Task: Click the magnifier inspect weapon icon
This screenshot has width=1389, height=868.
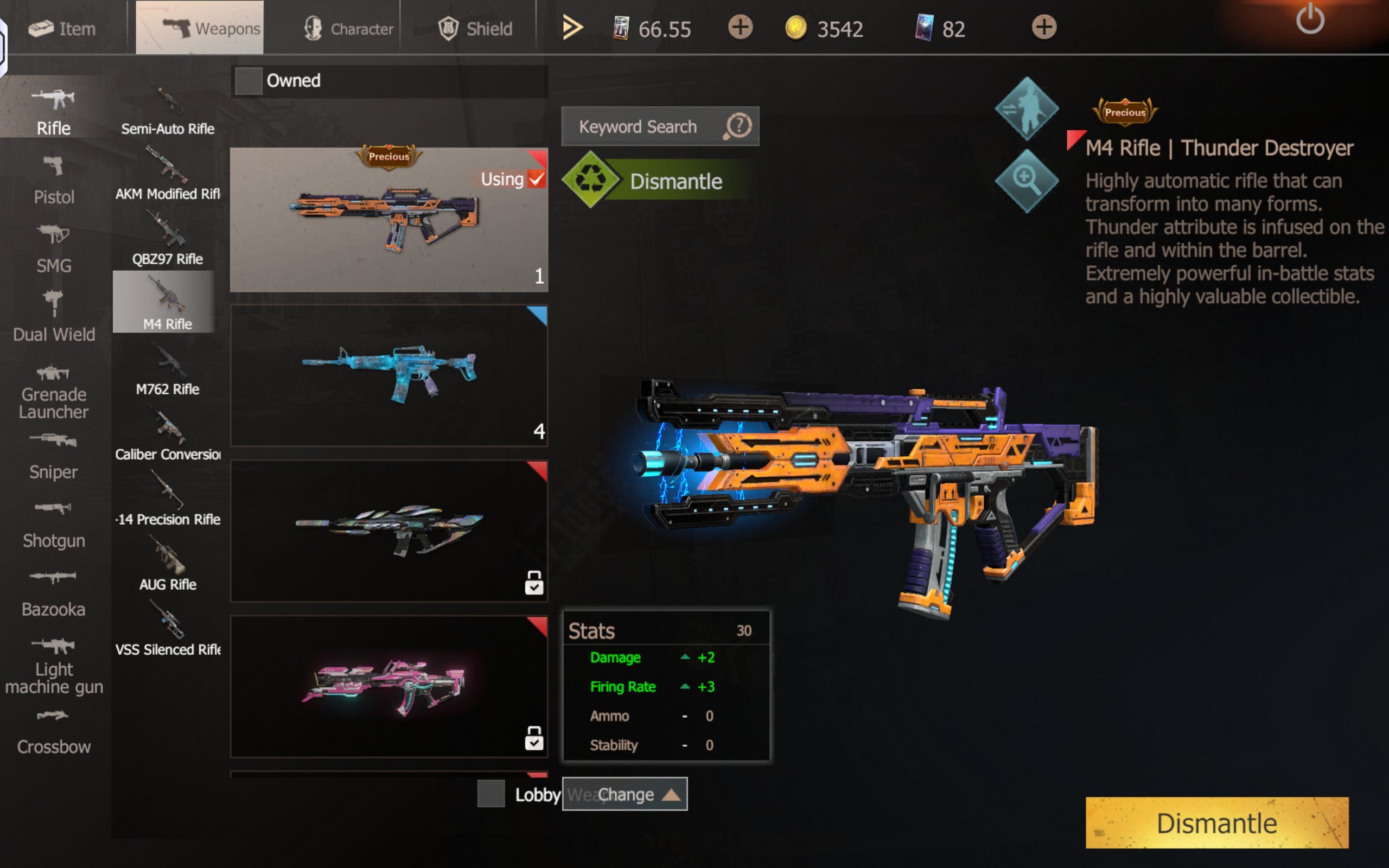Action: tap(1026, 180)
